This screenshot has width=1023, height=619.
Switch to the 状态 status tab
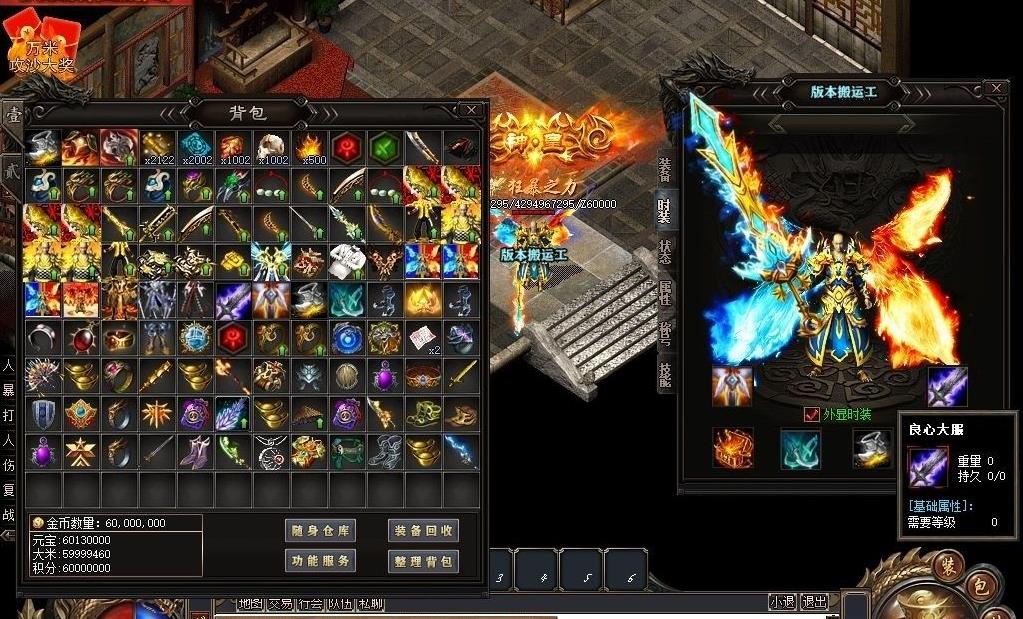click(x=665, y=251)
